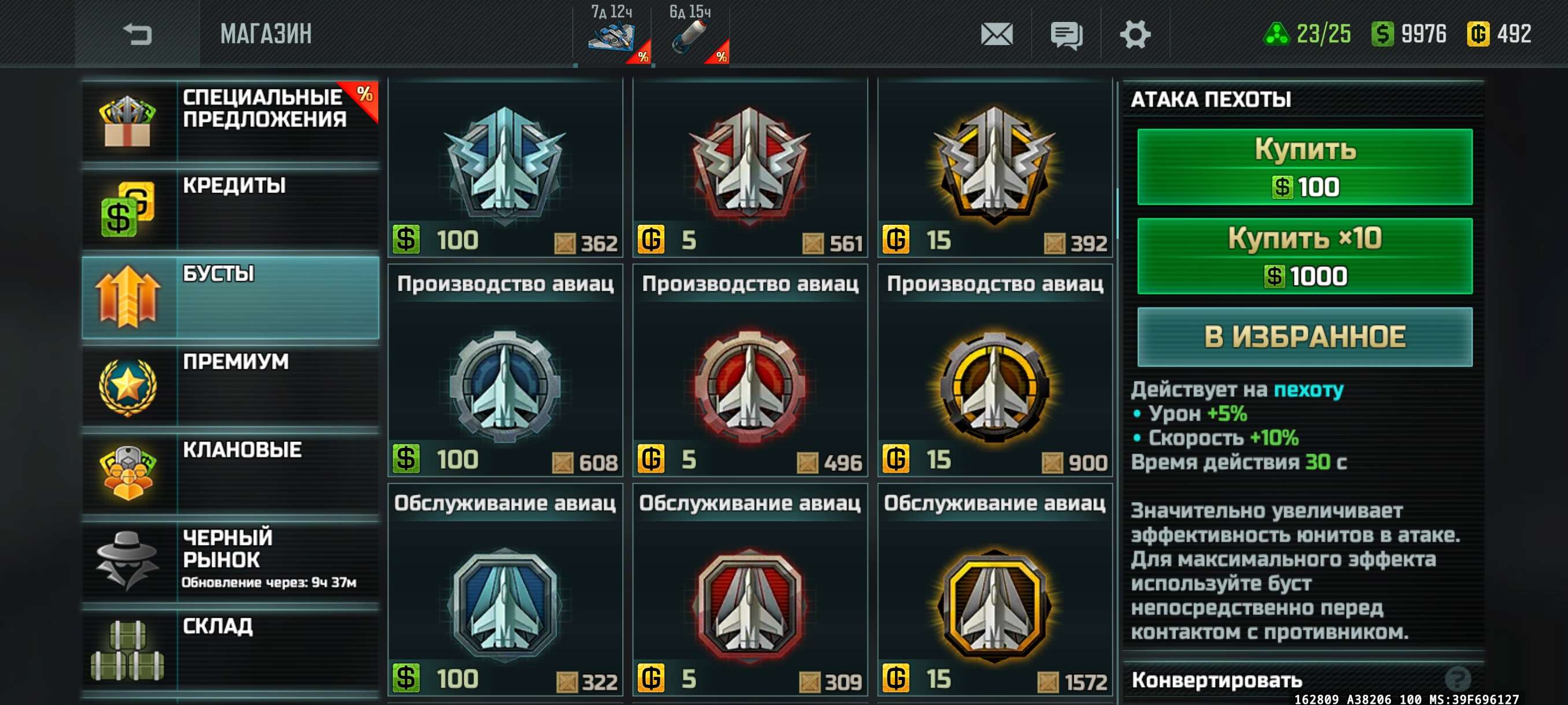
Task: Add boost with В избранное button
Action: pos(1304,337)
